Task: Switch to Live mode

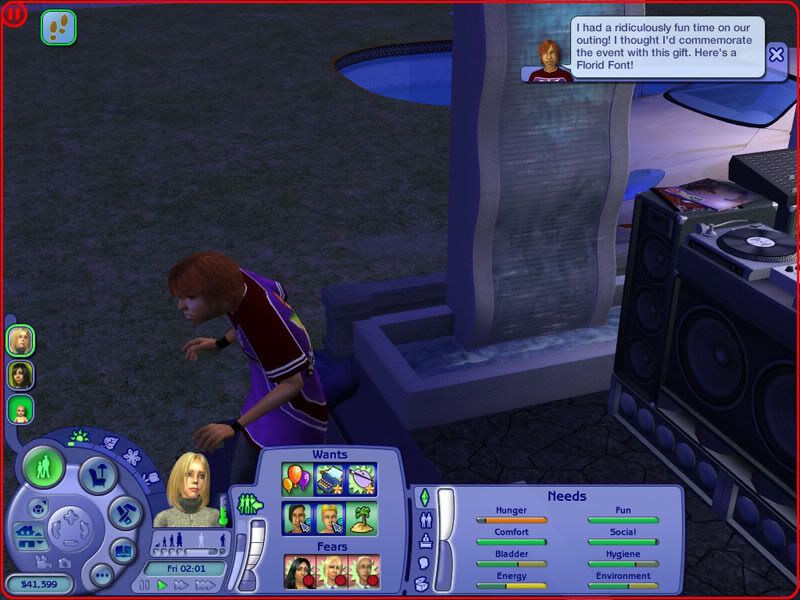Action: [44, 466]
